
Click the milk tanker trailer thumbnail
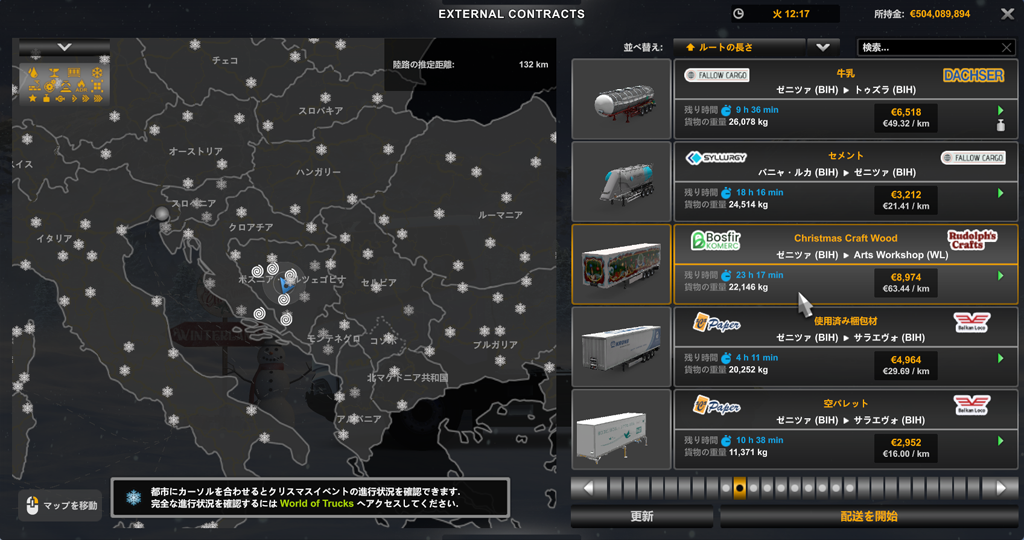[621, 99]
